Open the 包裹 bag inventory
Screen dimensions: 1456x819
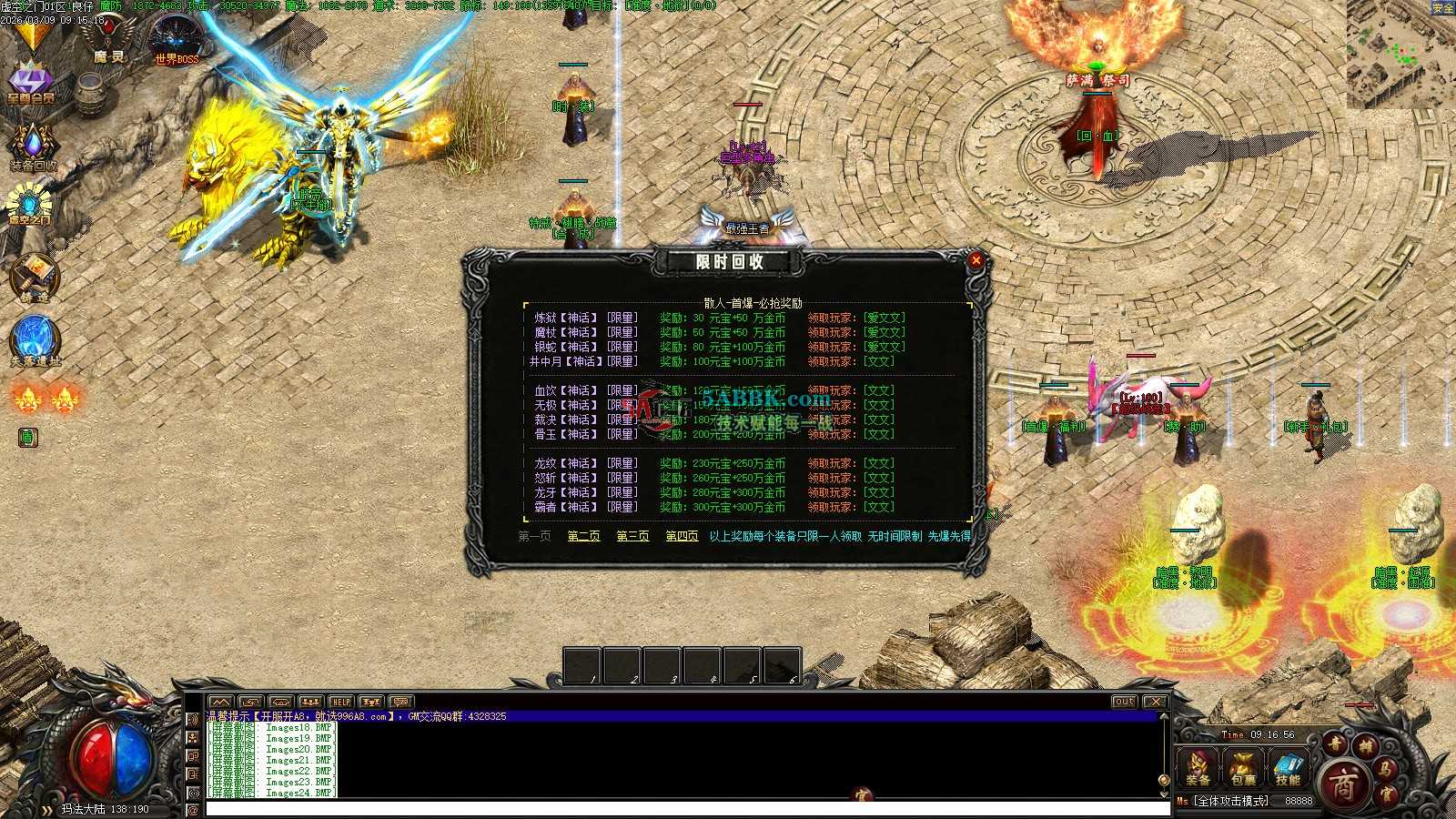(1243, 766)
